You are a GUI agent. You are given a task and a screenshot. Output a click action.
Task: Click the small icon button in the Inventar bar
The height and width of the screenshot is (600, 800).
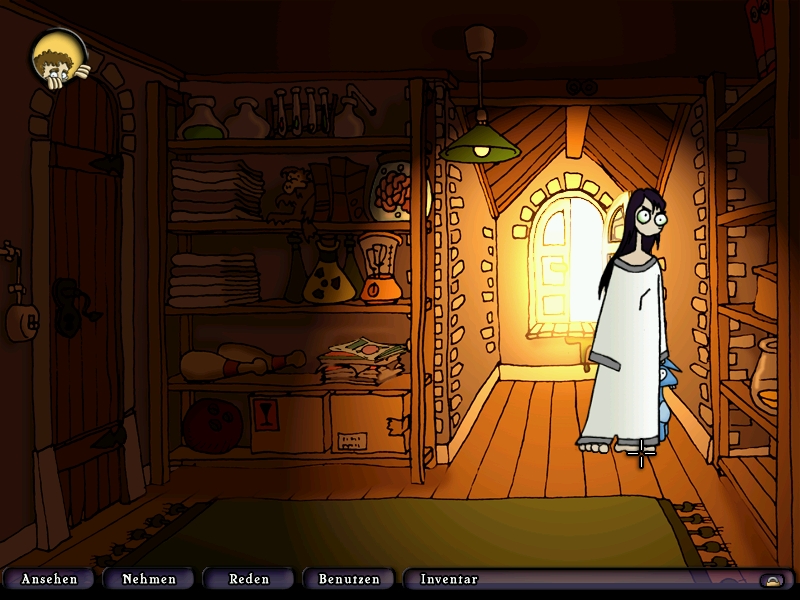771,580
